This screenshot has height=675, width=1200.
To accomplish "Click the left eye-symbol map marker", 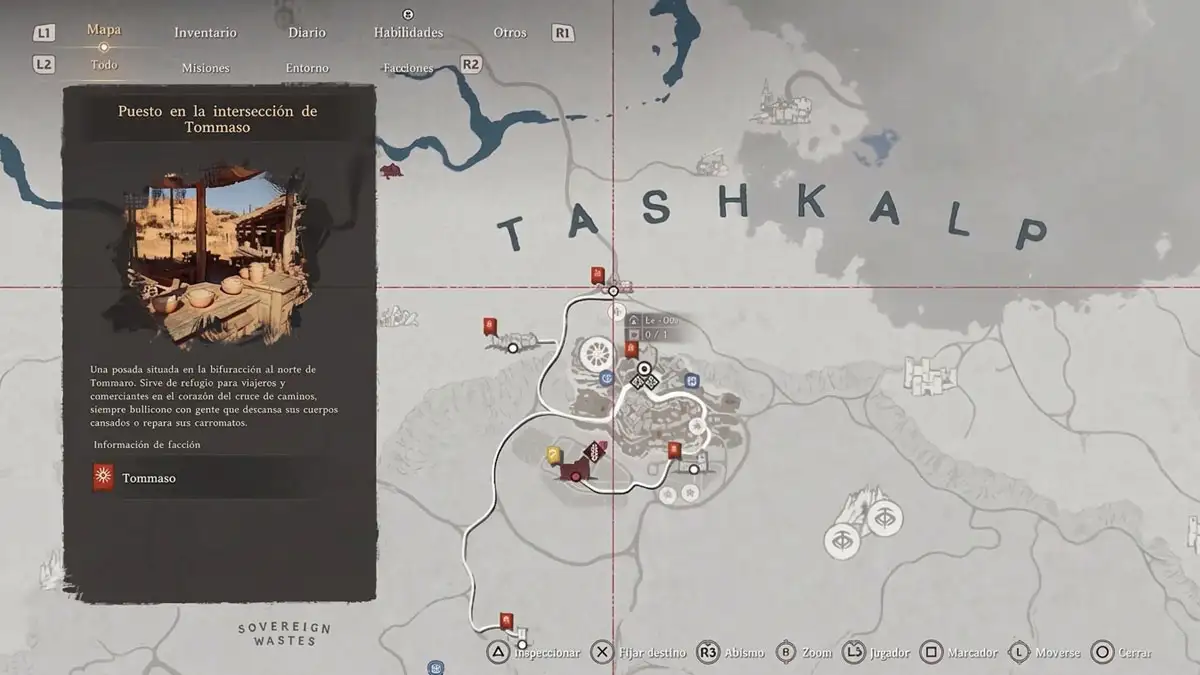I will [842, 540].
